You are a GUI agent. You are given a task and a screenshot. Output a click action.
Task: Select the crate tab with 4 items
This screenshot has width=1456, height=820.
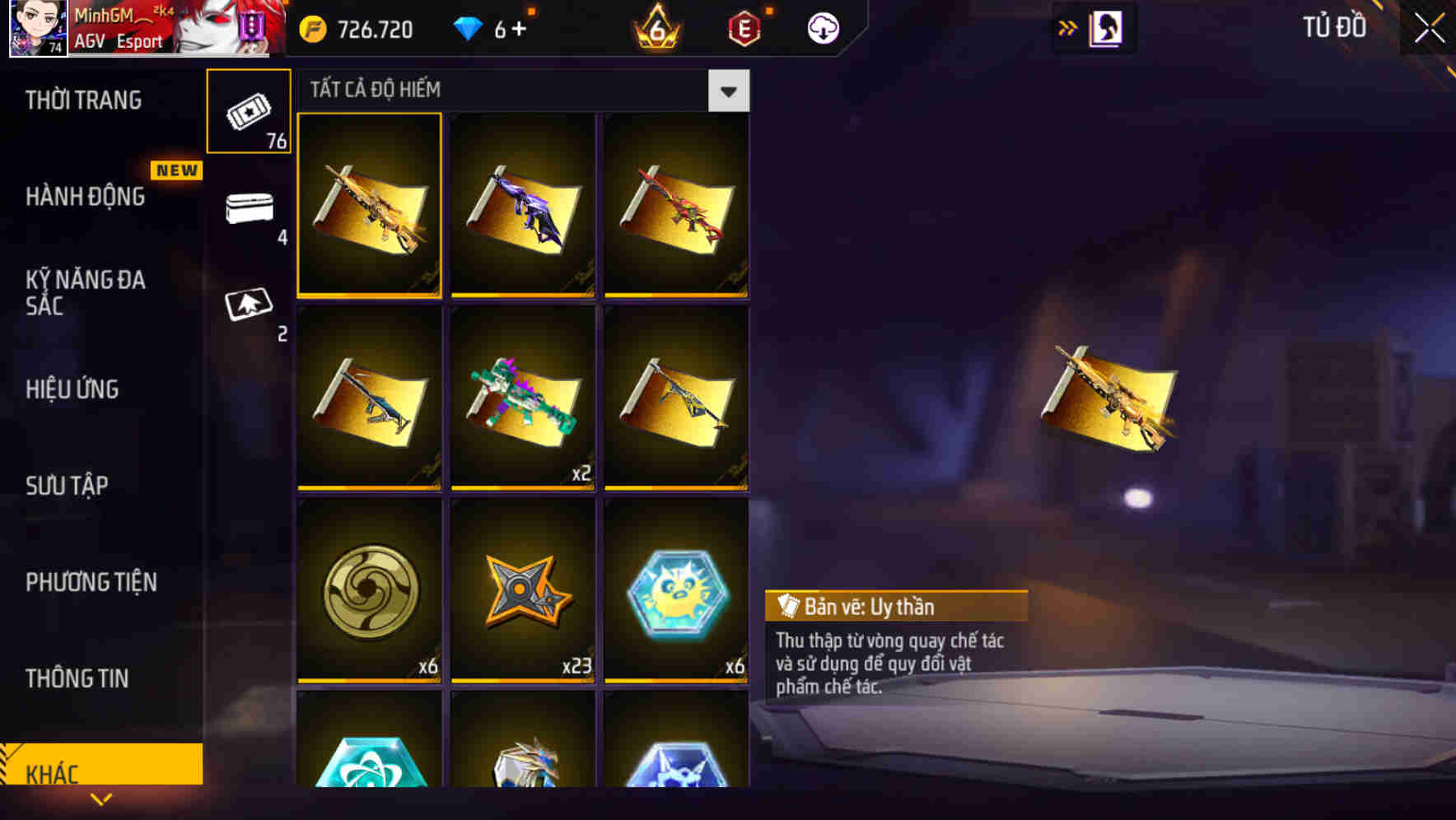point(249,210)
